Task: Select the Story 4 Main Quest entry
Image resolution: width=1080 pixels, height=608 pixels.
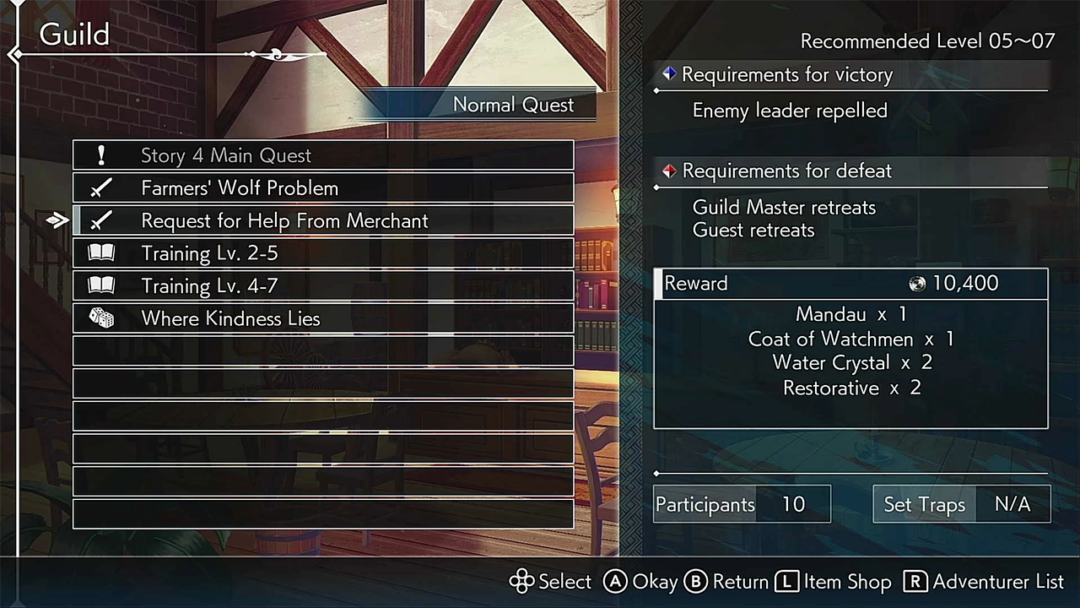Action: pos(323,155)
